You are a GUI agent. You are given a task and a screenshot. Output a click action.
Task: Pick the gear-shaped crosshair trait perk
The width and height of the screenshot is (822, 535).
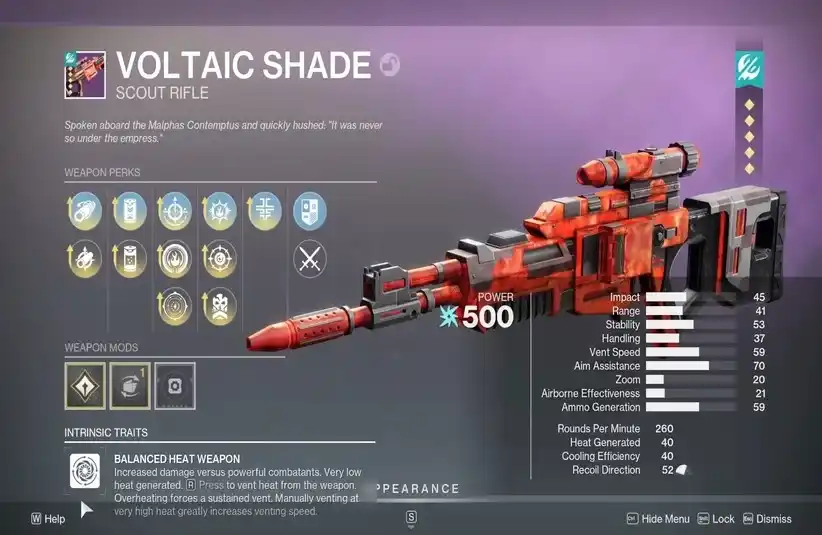click(220, 259)
